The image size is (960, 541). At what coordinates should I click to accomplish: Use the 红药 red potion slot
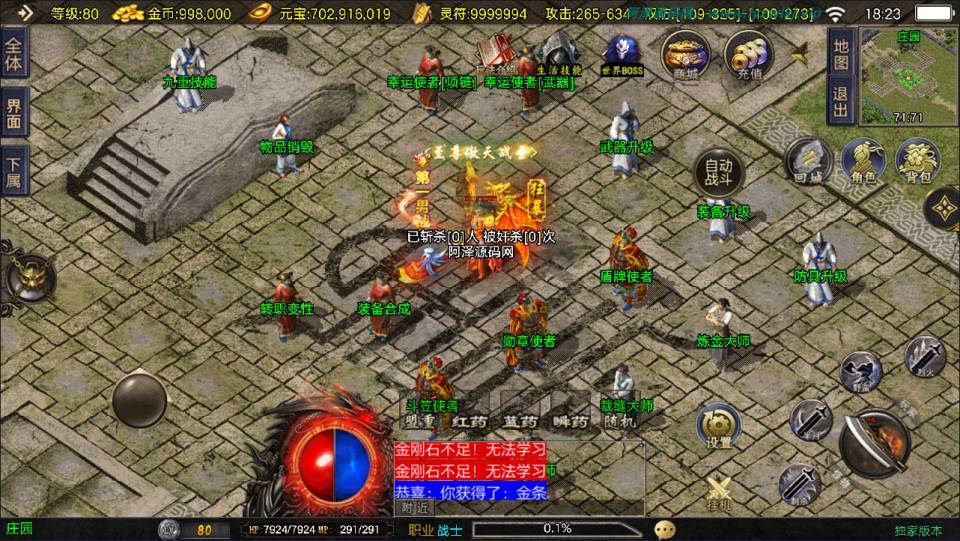(468, 421)
